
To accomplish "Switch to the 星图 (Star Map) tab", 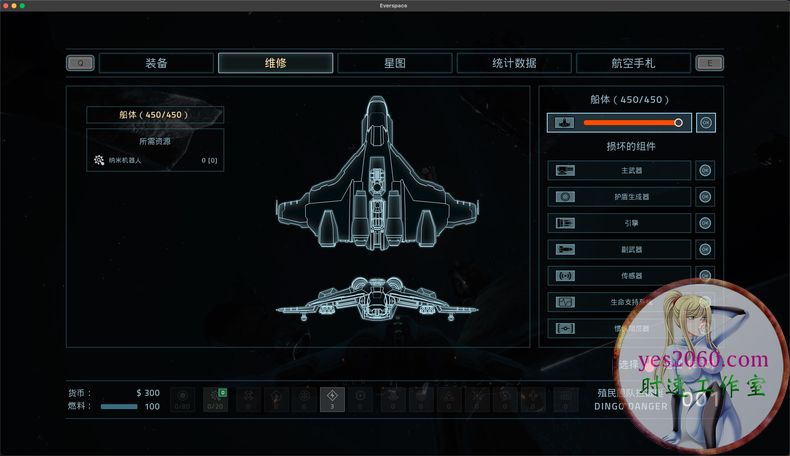I will (395, 63).
